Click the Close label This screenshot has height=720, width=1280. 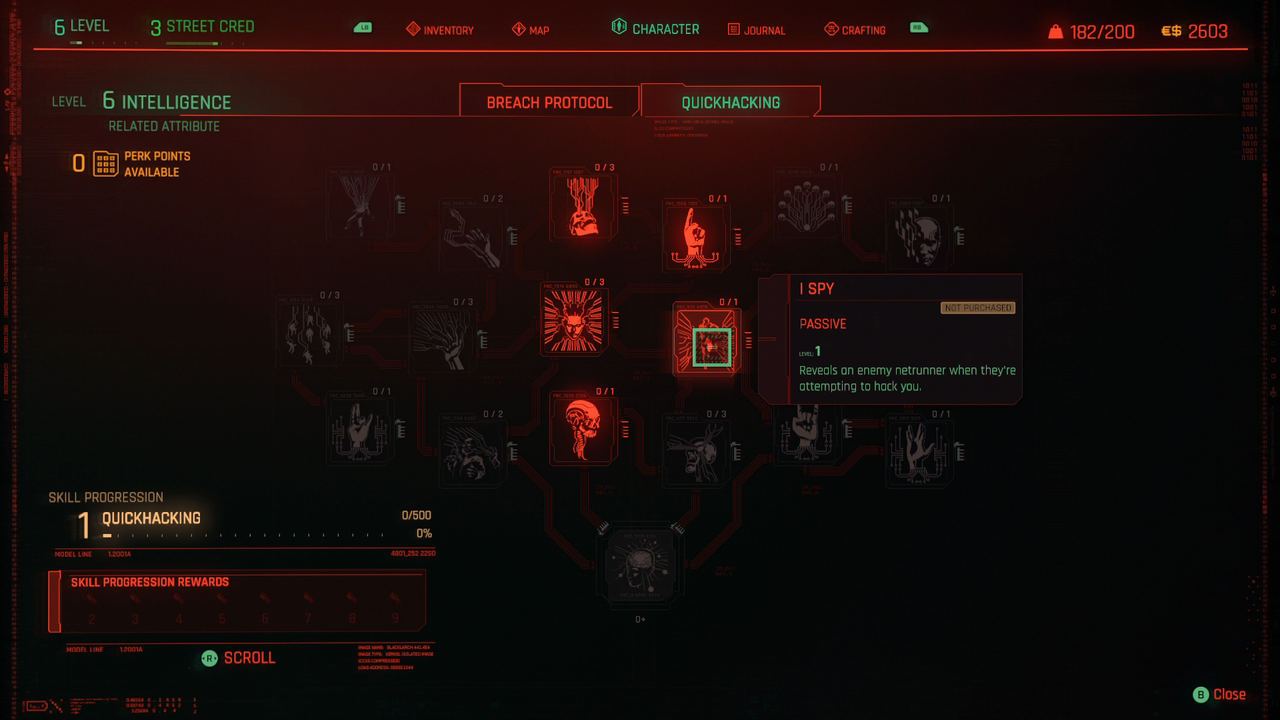coord(1229,694)
